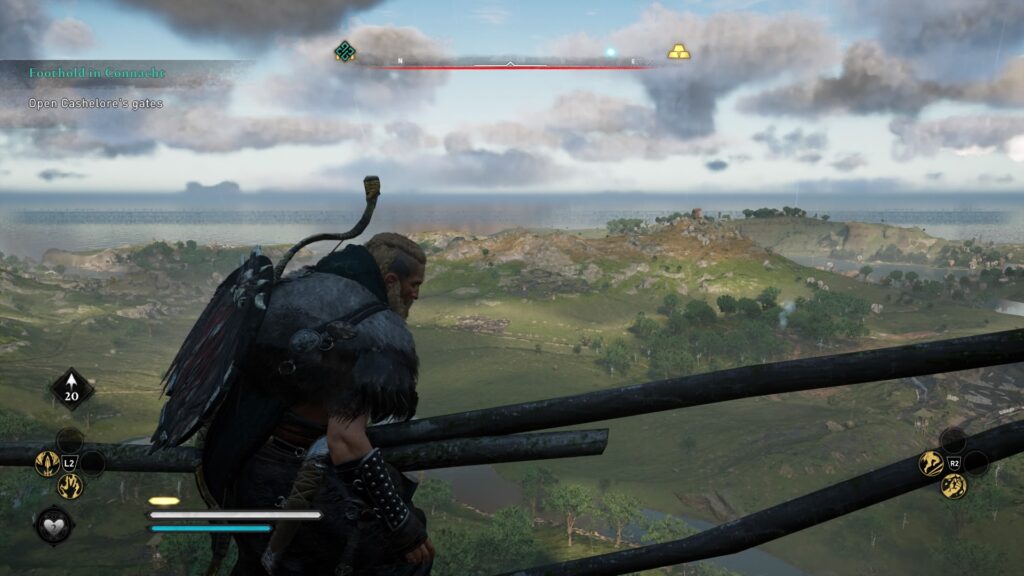Activate the flaming hand ranged ability
The width and height of the screenshot is (1024, 576).
(70, 486)
